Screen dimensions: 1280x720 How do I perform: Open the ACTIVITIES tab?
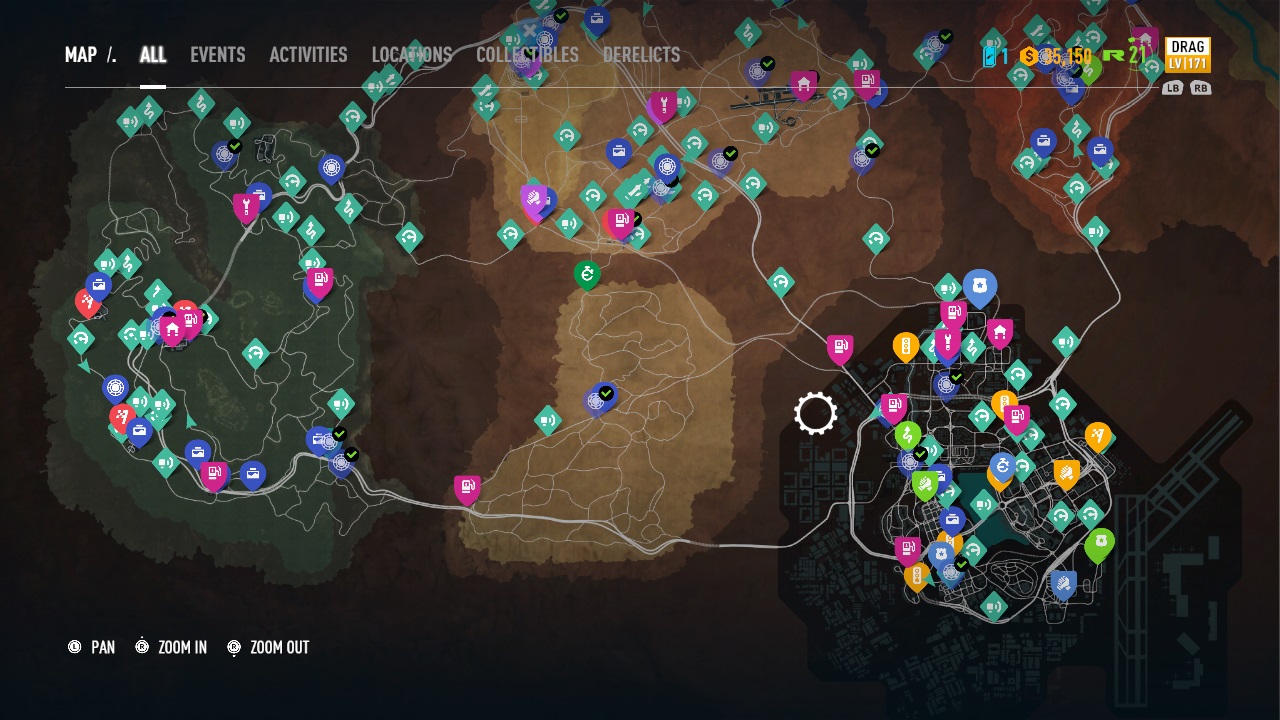308,55
